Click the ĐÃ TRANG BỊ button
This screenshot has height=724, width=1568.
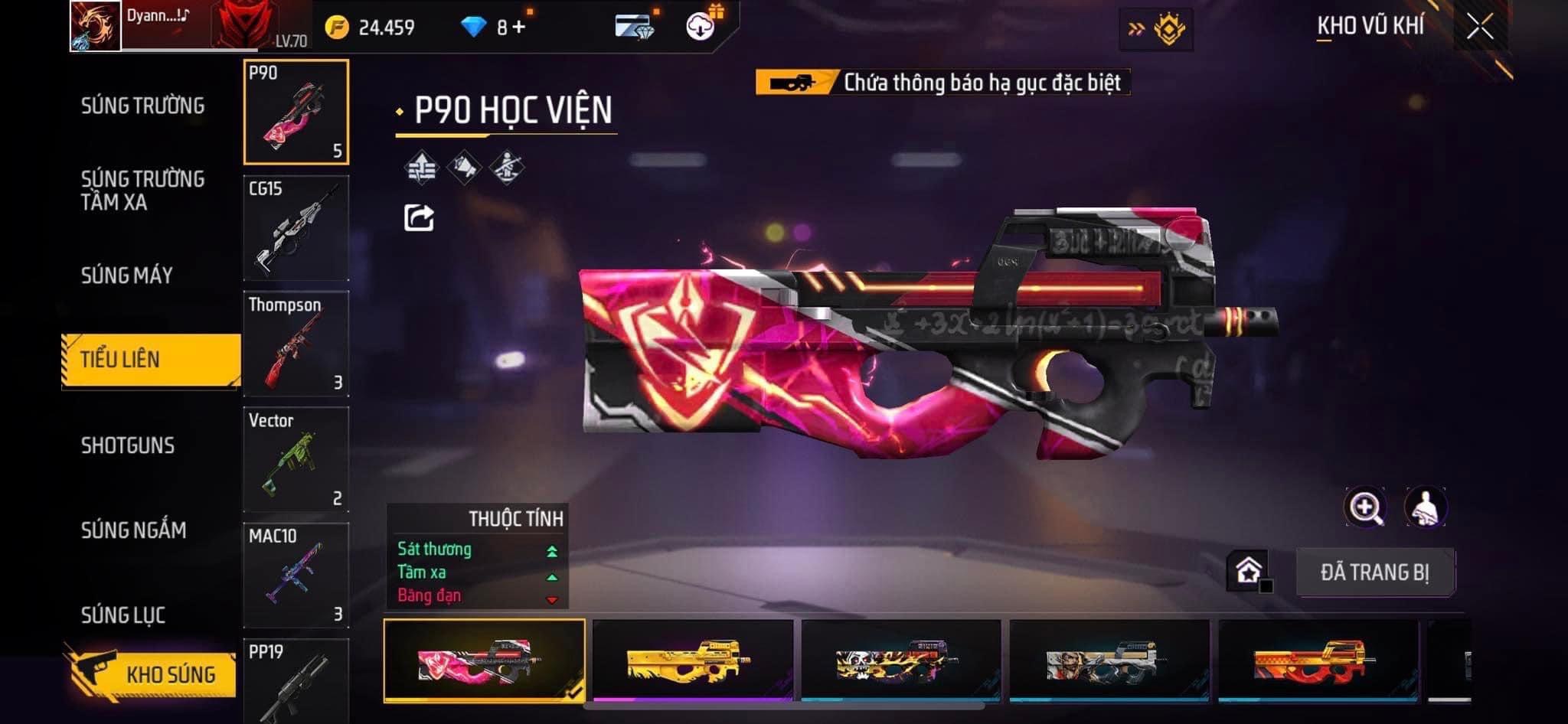(x=1375, y=572)
